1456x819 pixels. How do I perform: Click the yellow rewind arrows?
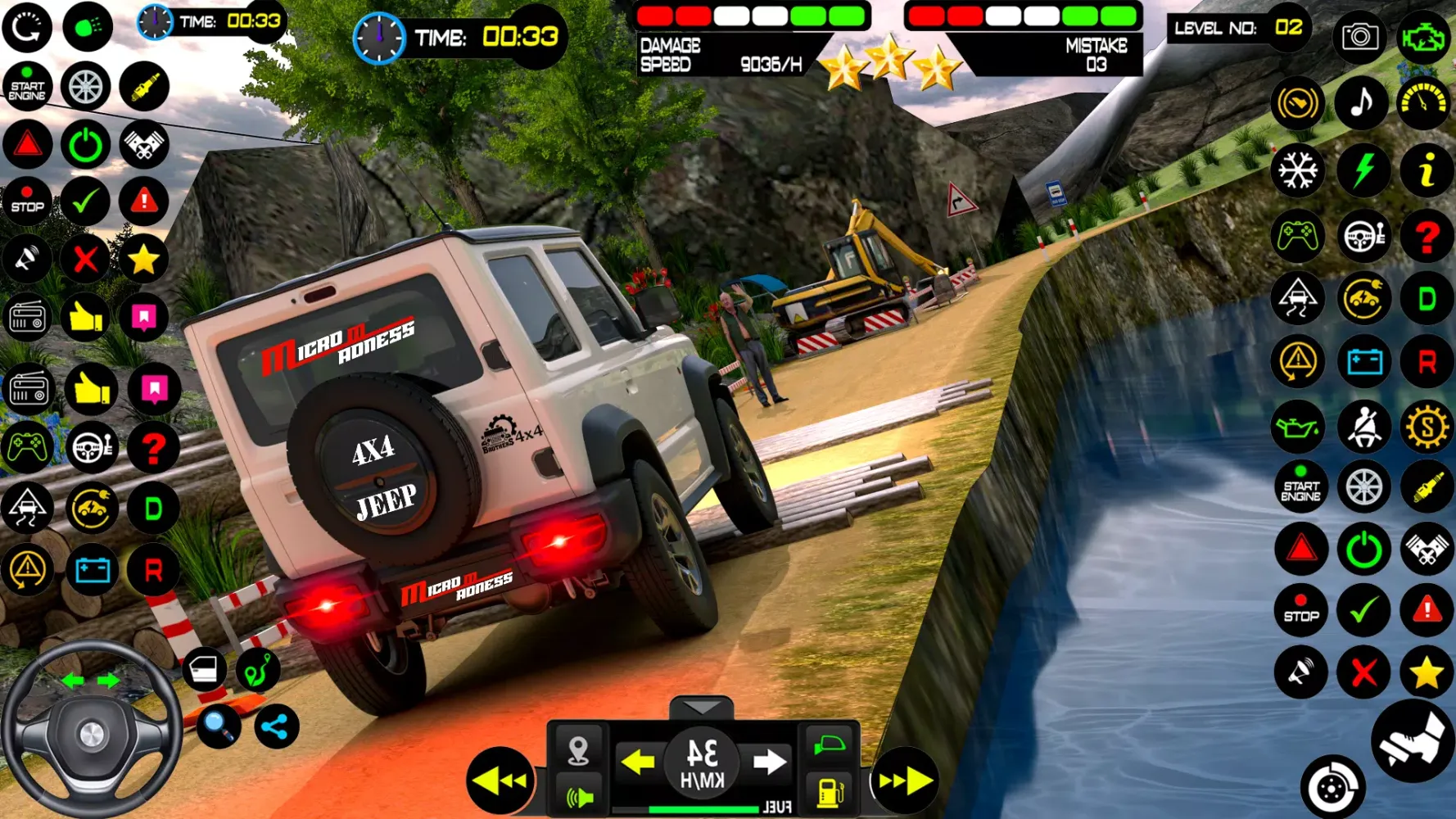pyautogui.click(x=500, y=781)
